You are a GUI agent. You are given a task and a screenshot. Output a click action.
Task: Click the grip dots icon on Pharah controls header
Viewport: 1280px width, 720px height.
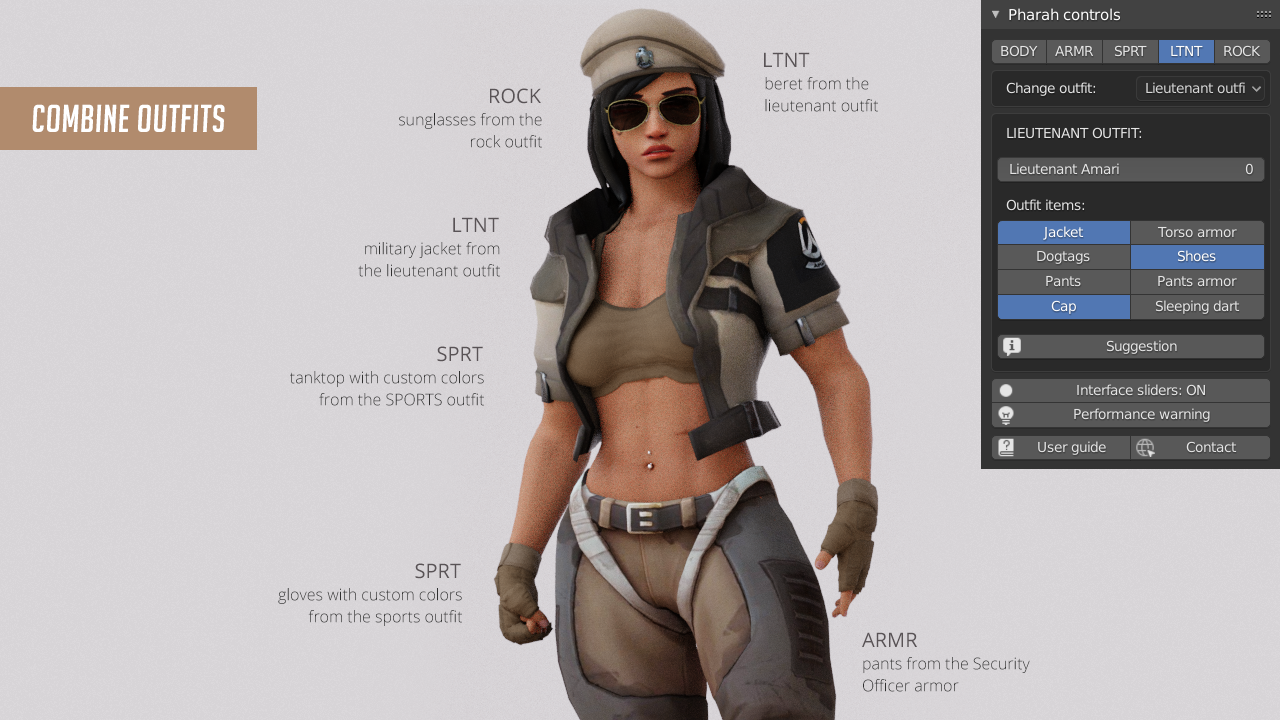point(1263,14)
